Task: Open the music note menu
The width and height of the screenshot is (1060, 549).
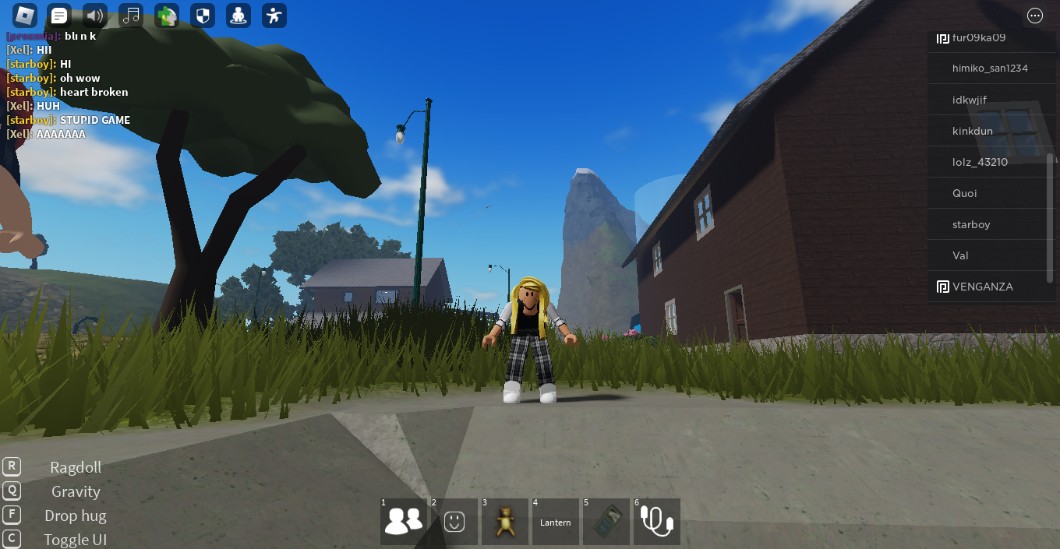Action: pos(131,15)
